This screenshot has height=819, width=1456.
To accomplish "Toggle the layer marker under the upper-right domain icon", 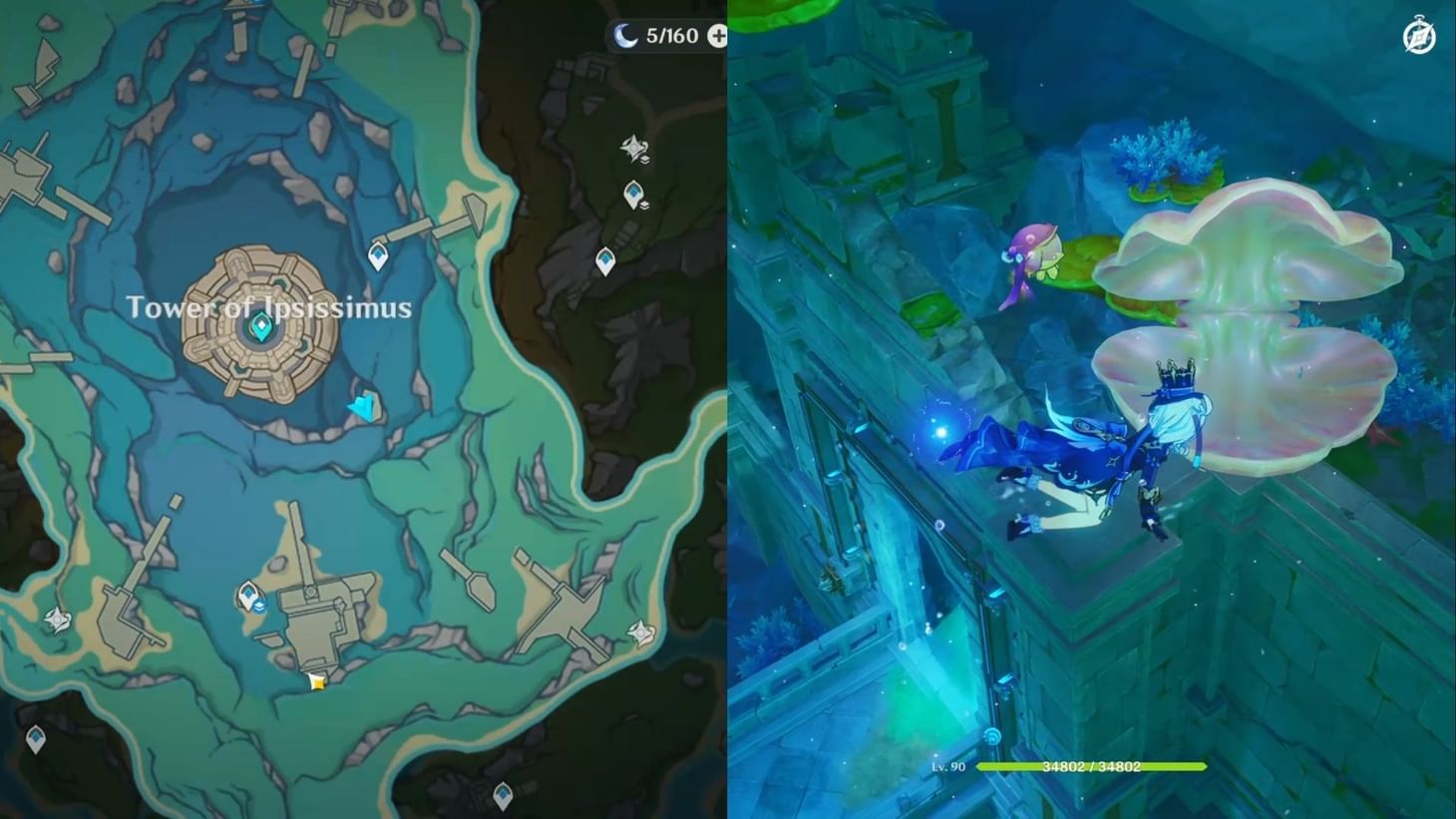I will click(x=645, y=161).
